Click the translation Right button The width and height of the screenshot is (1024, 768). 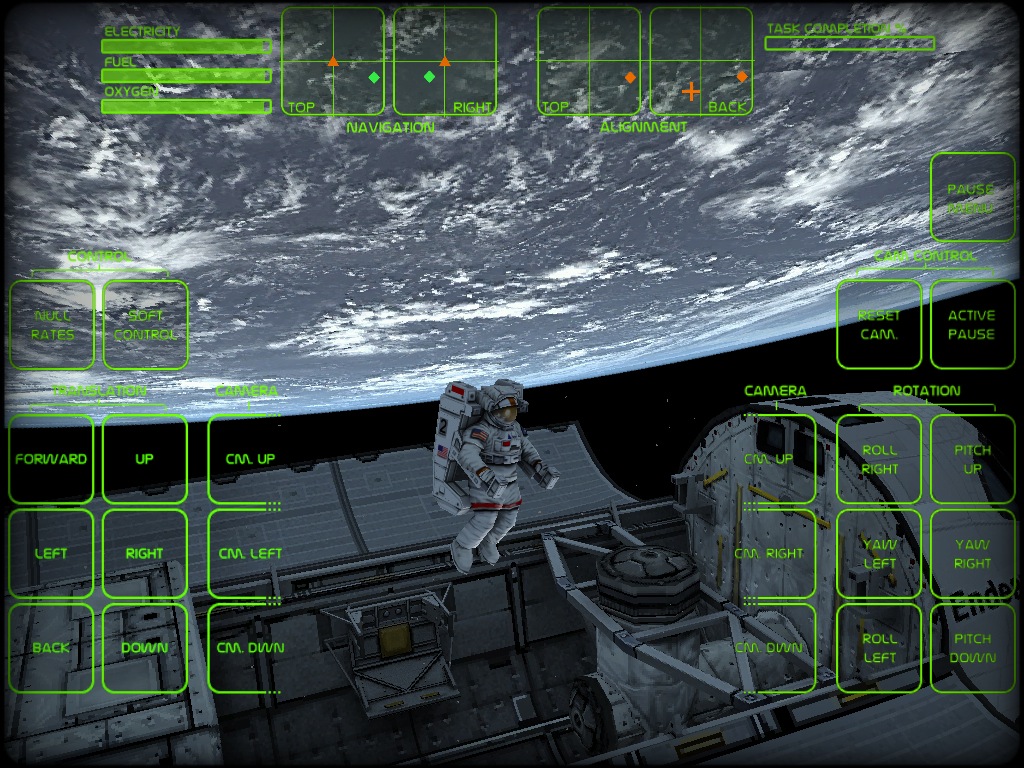click(x=145, y=553)
